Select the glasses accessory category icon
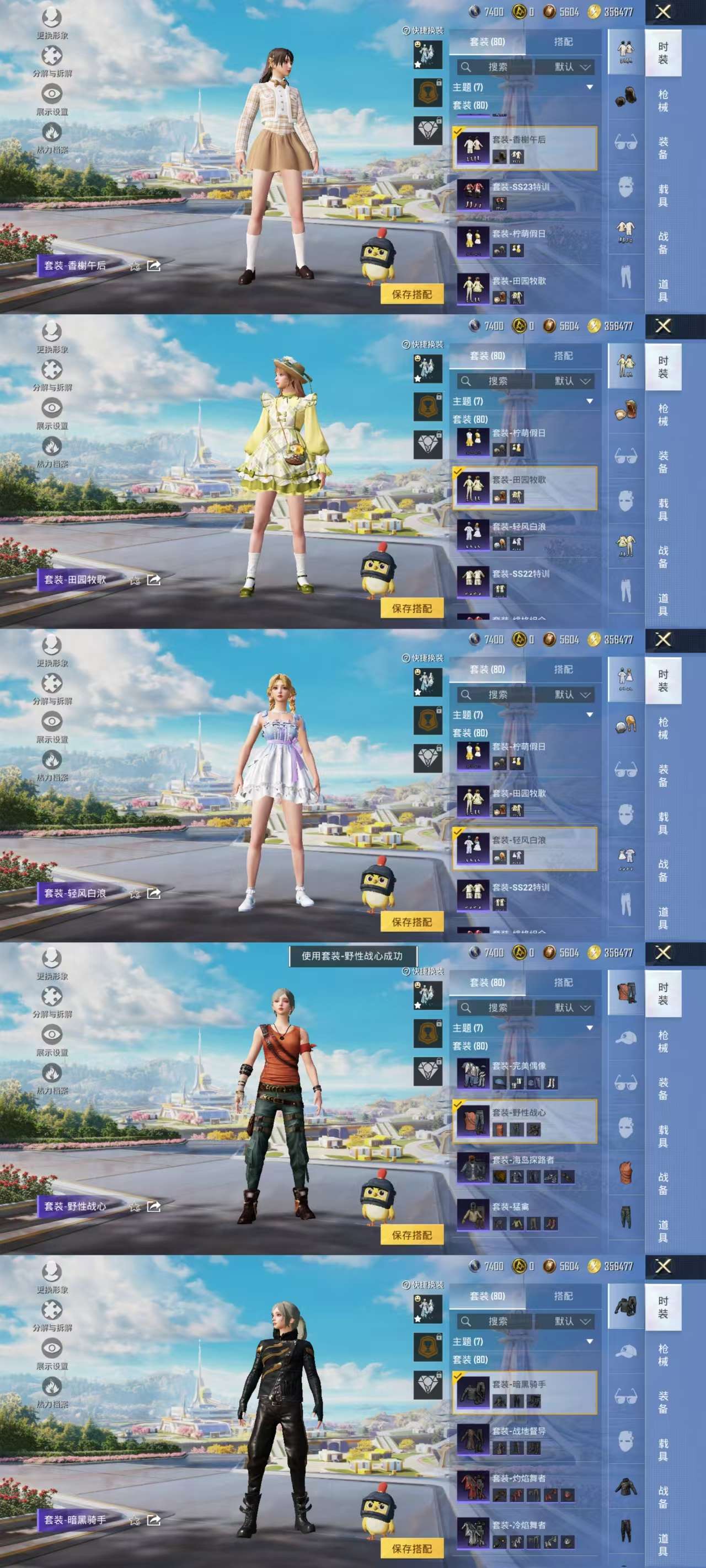The image size is (706, 1568). (626, 142)
